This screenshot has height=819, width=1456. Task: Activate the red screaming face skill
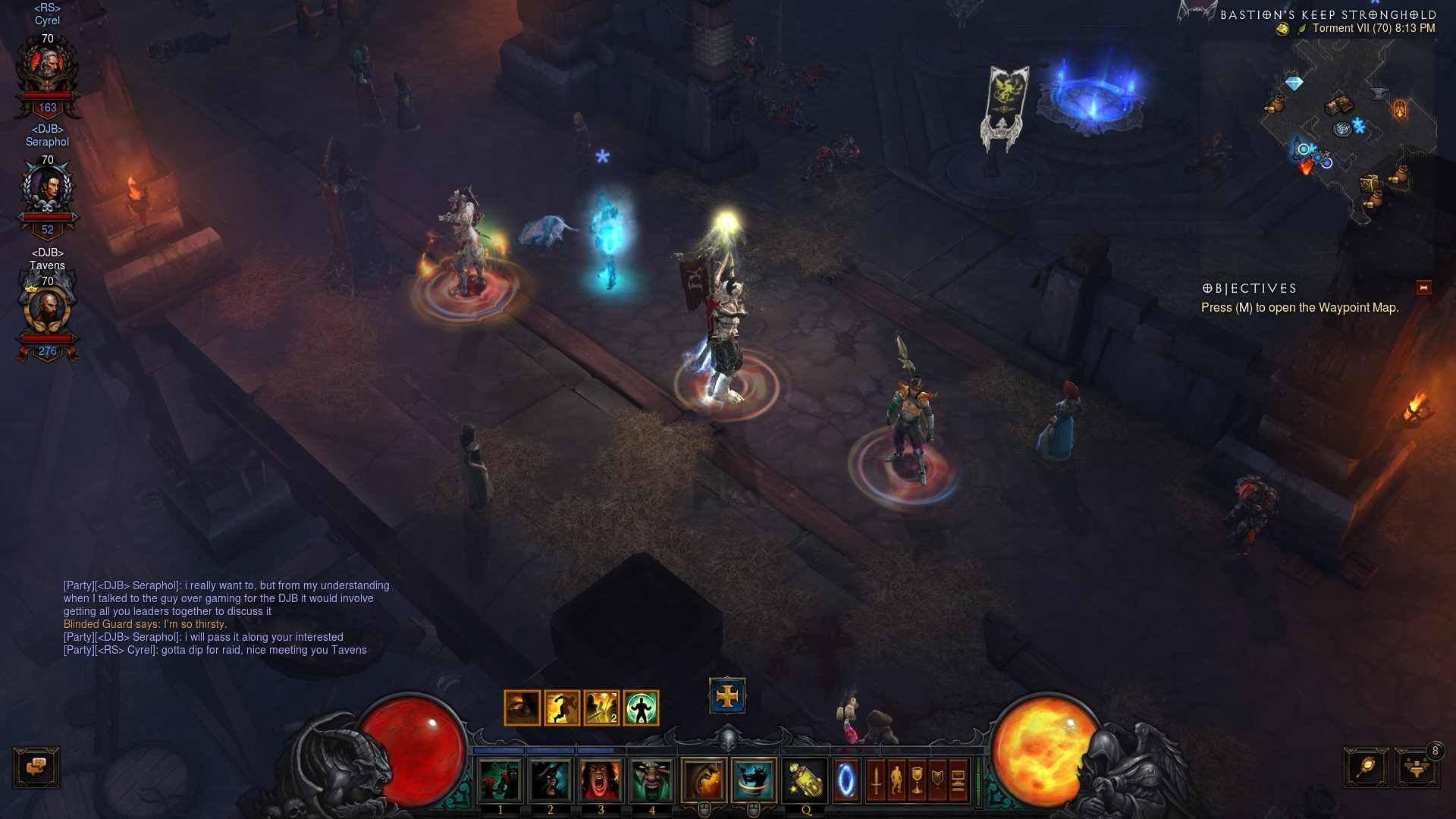coord(601,780)
